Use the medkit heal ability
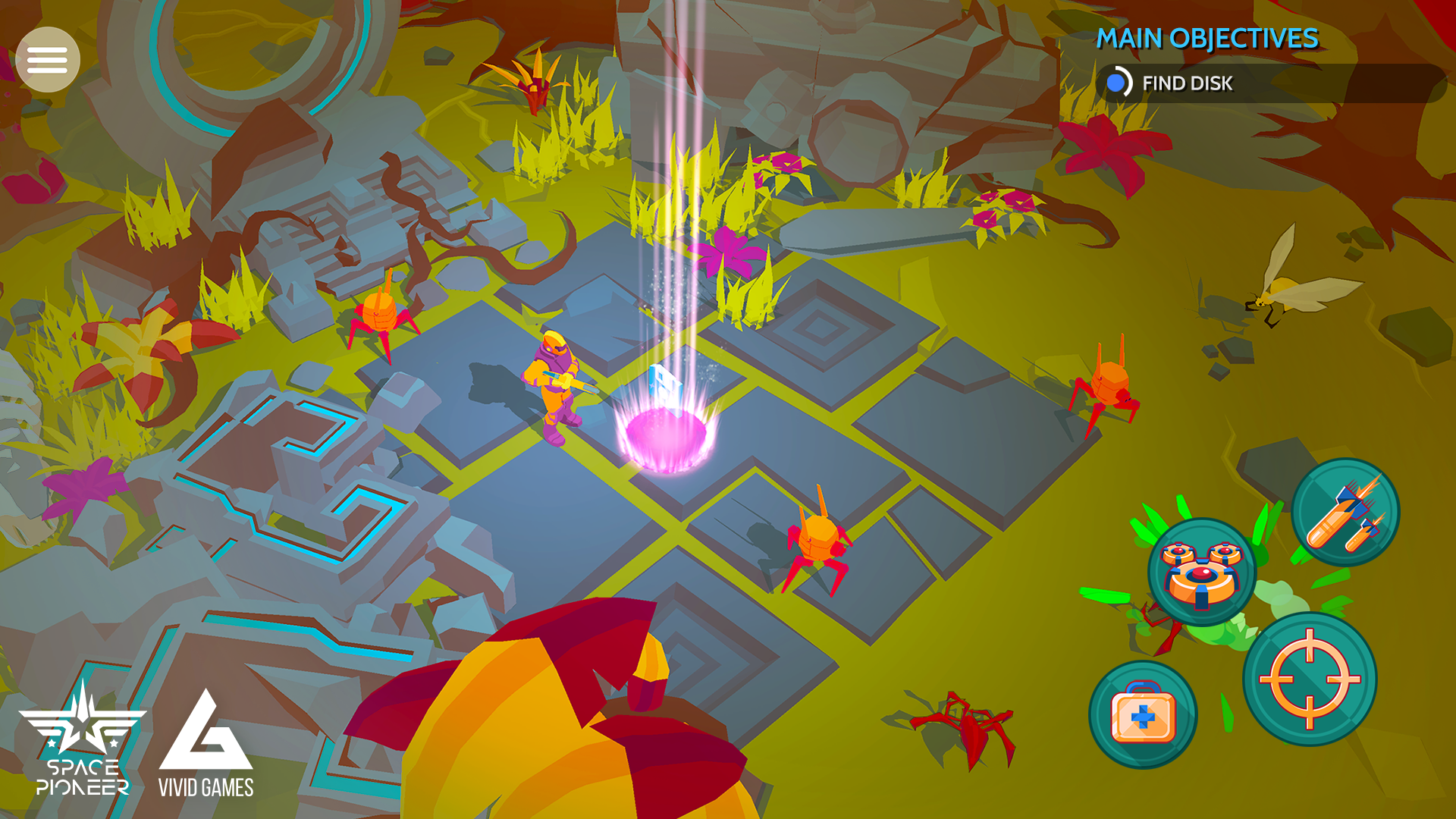1456x819 pixels. point(1143,715)
